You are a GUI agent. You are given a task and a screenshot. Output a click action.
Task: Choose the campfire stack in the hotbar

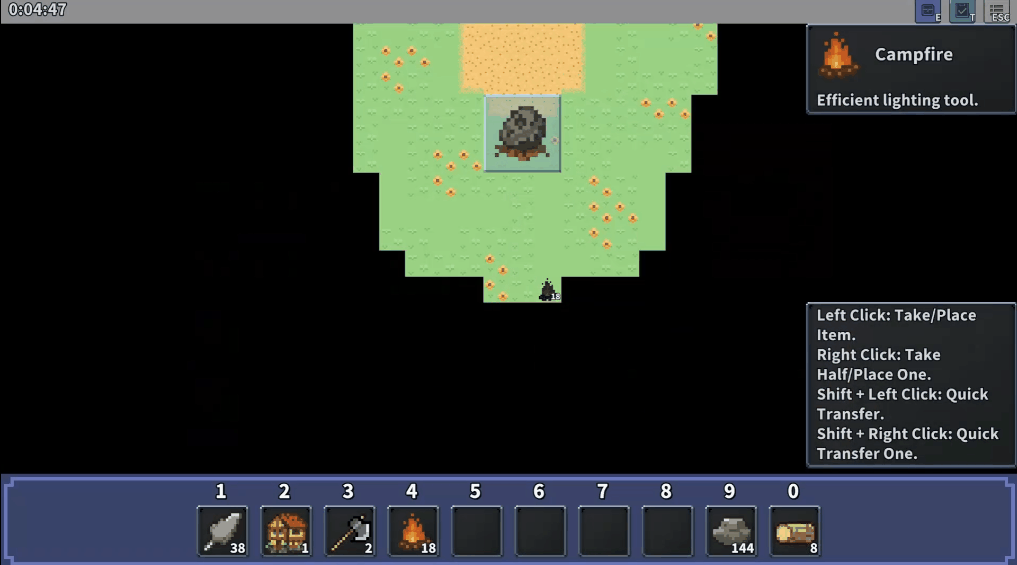pos(412,531)
